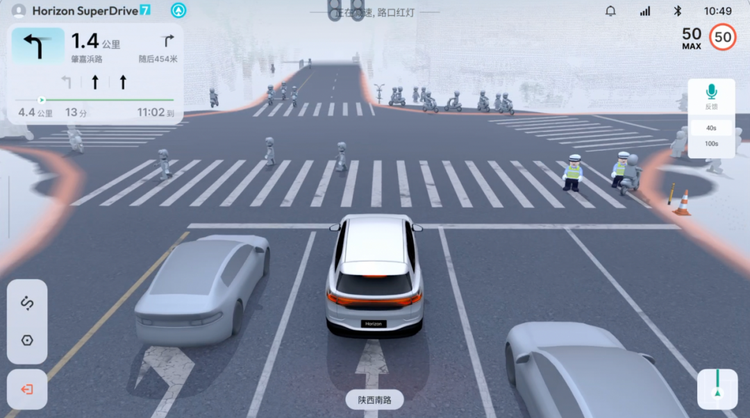Open the turn-by-turn navigation card
The height and width of the screenshot is (418, 750).
click(96, 73)
